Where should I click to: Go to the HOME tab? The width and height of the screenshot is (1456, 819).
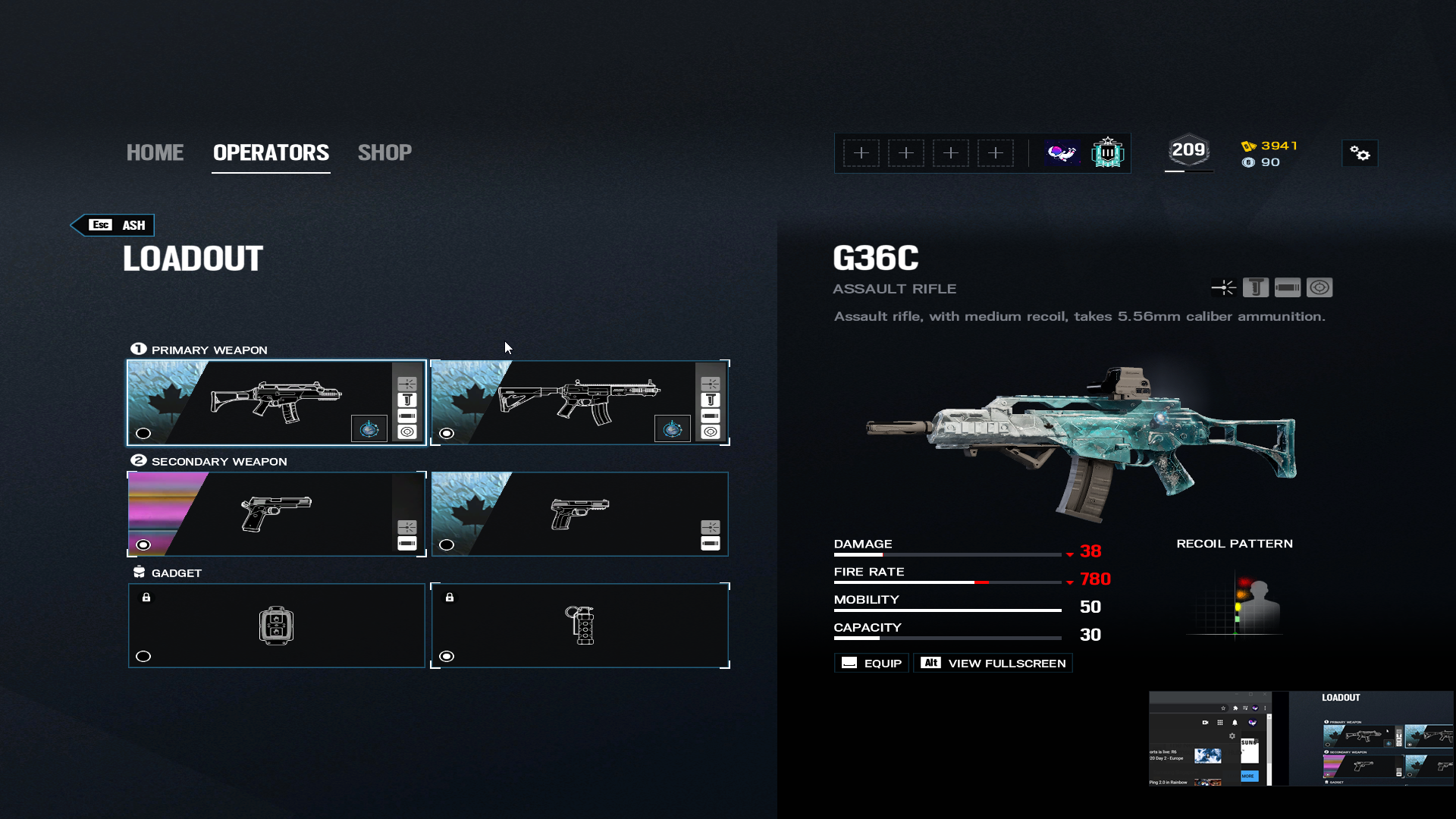coord(155,152)
